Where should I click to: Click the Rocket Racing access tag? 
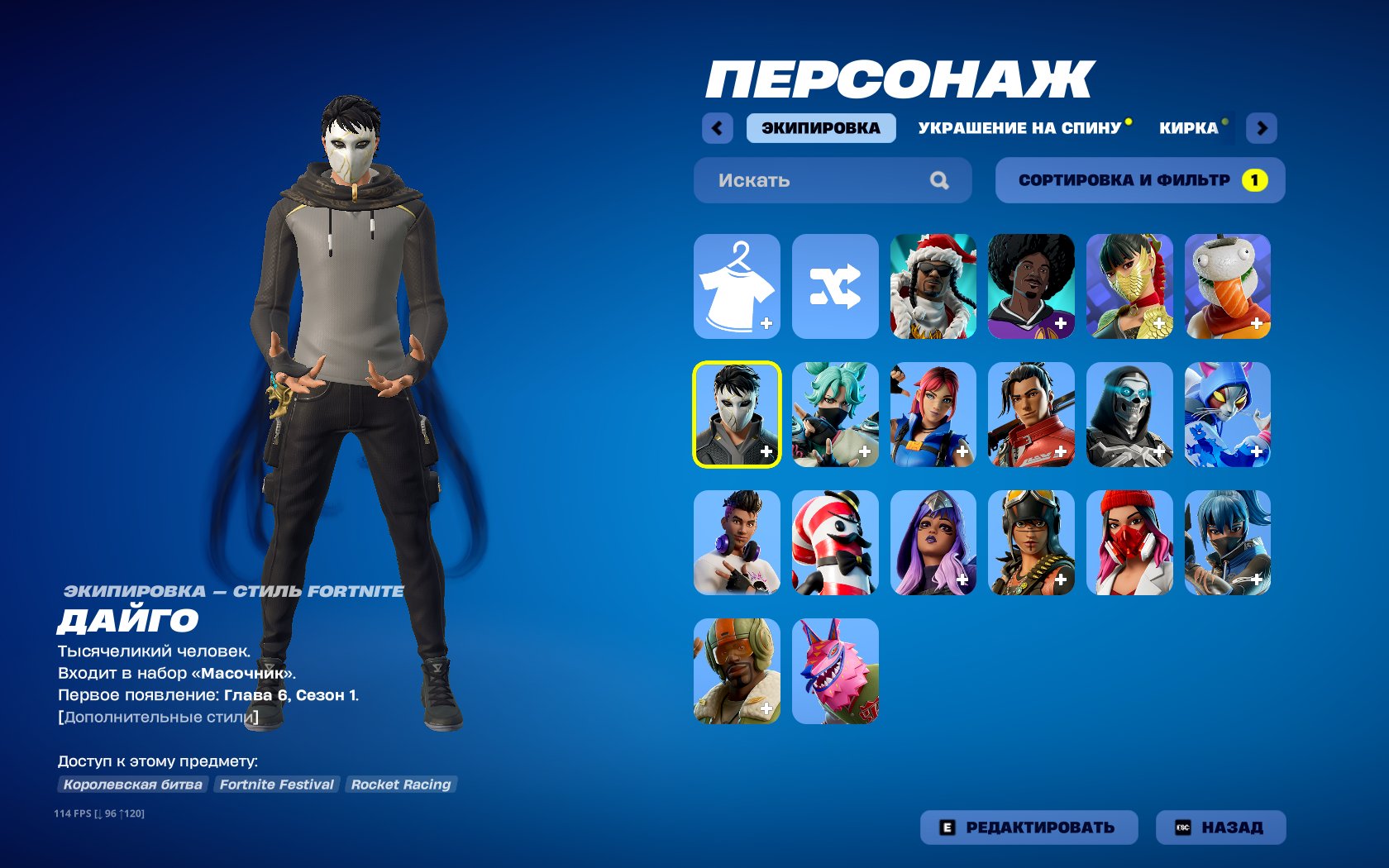(x=400, y=785)
